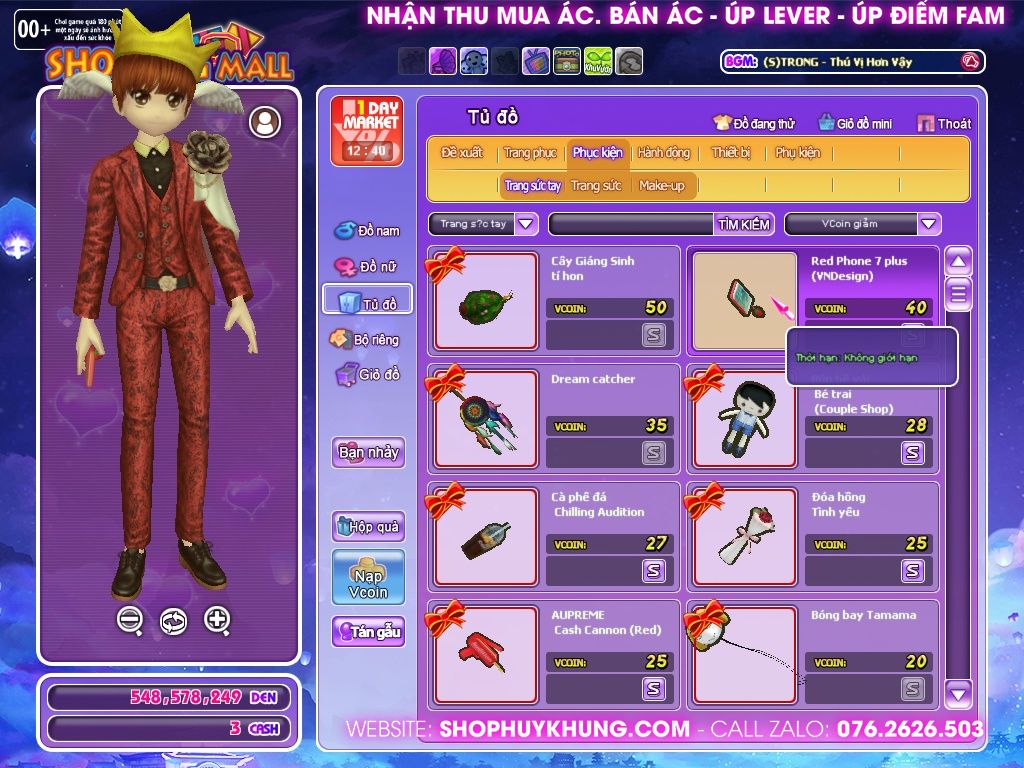Screen dimensions: 1024x768
Task: Zoom in on the character preview
Action: coord(217,620)
